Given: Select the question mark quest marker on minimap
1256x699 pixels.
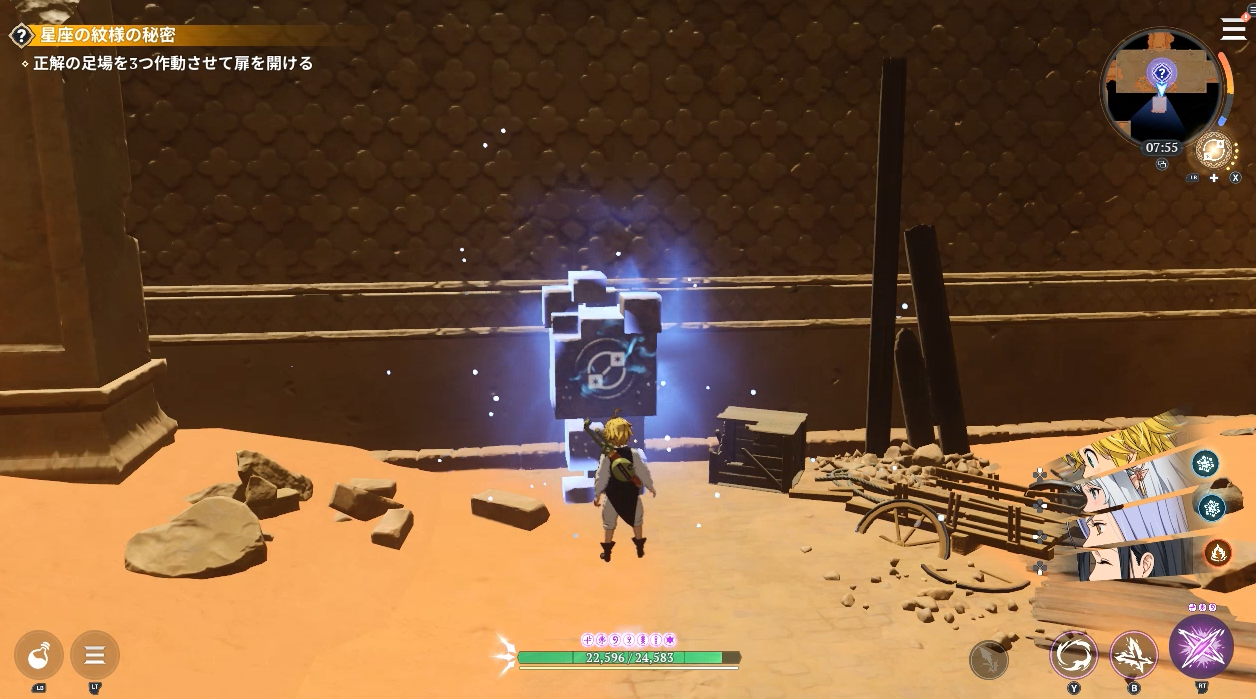Looking at the screenshot, I should [1161, 73].
